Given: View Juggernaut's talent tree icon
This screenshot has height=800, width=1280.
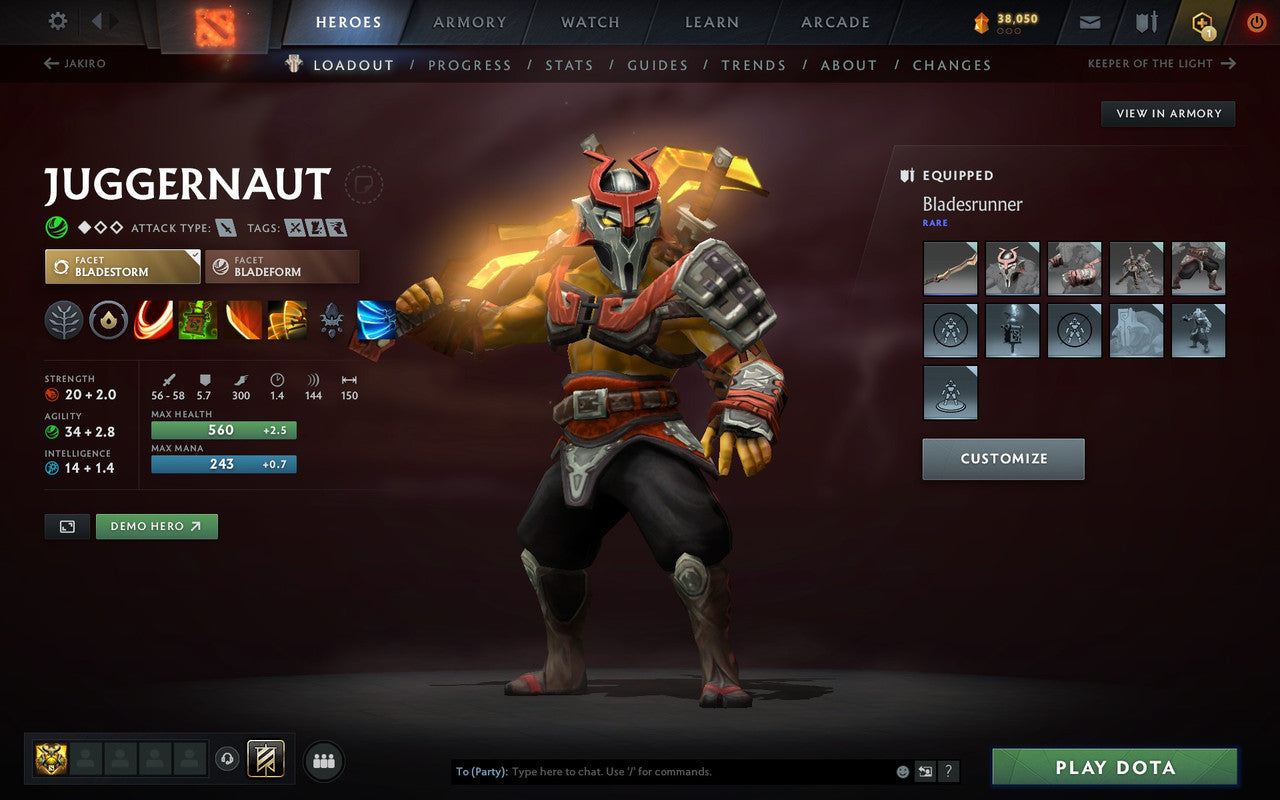Looking at the screenshot, I should click(63, 319).
